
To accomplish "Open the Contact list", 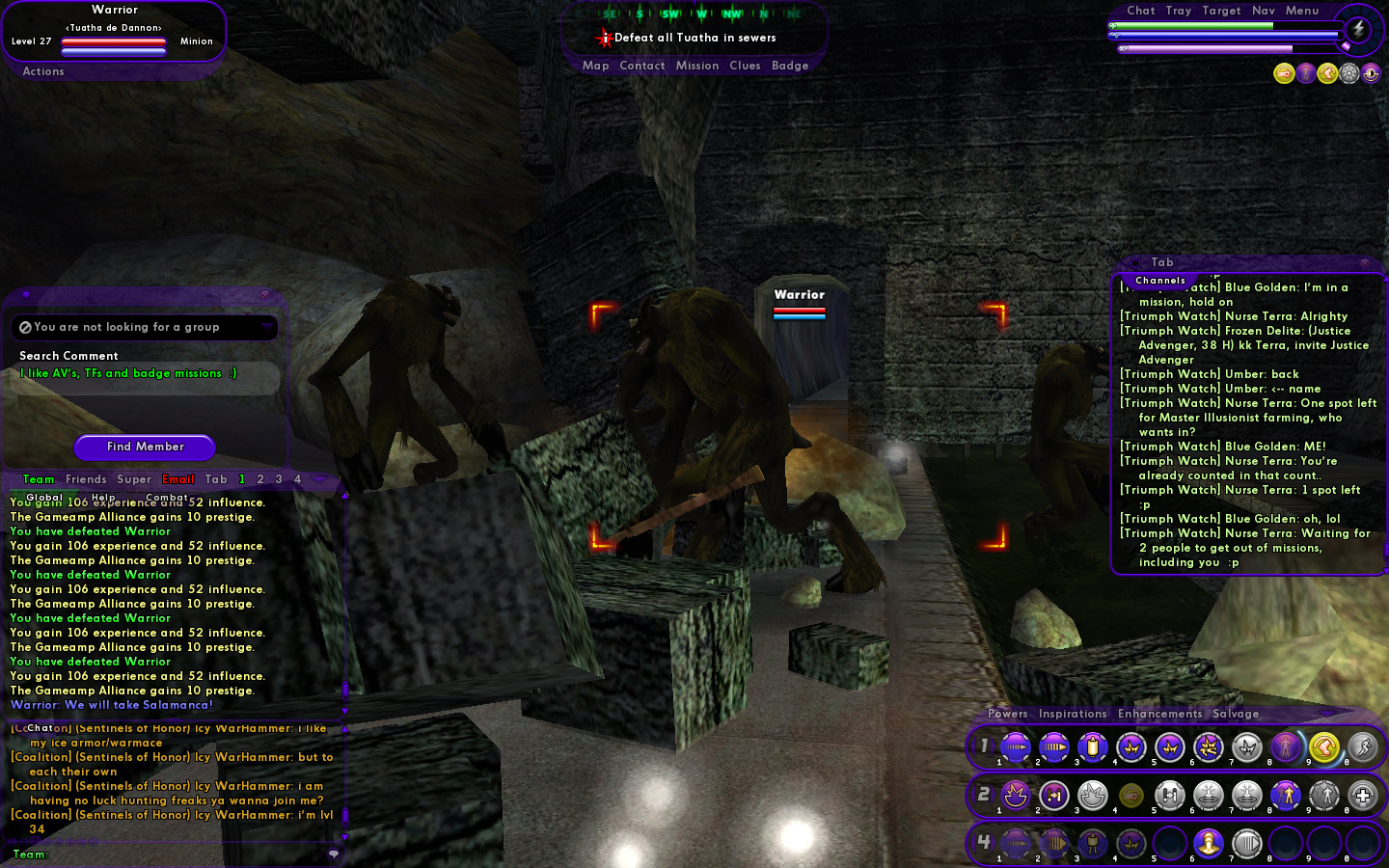I will pyautogui.click(x=641, y=66).
